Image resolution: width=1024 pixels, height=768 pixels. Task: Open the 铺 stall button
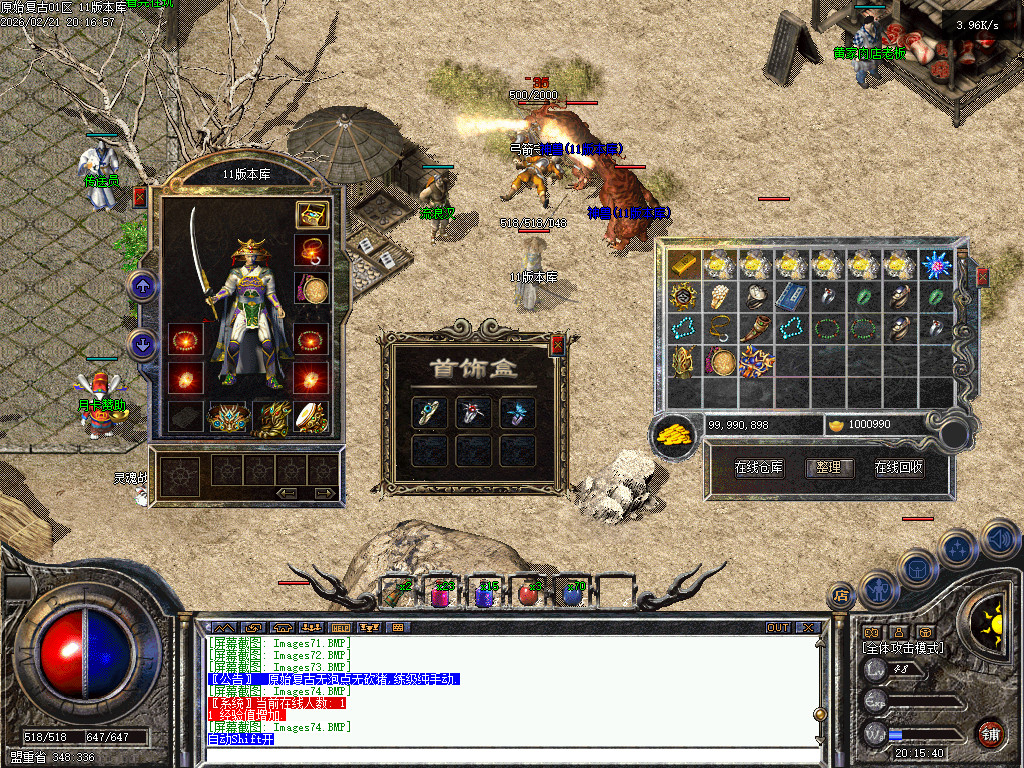(989, 735)
